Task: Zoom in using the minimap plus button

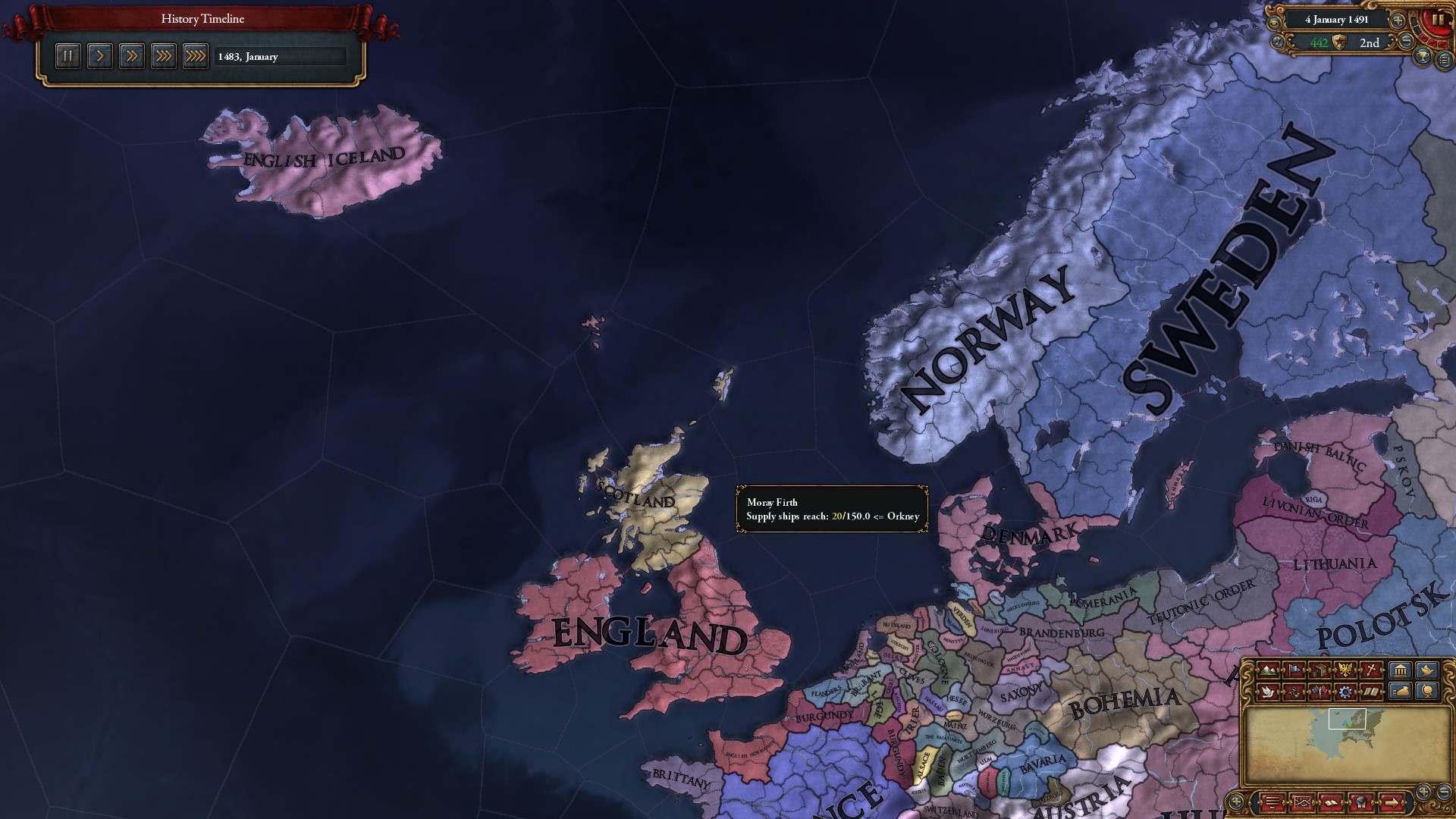Action: click(1422, 792)
